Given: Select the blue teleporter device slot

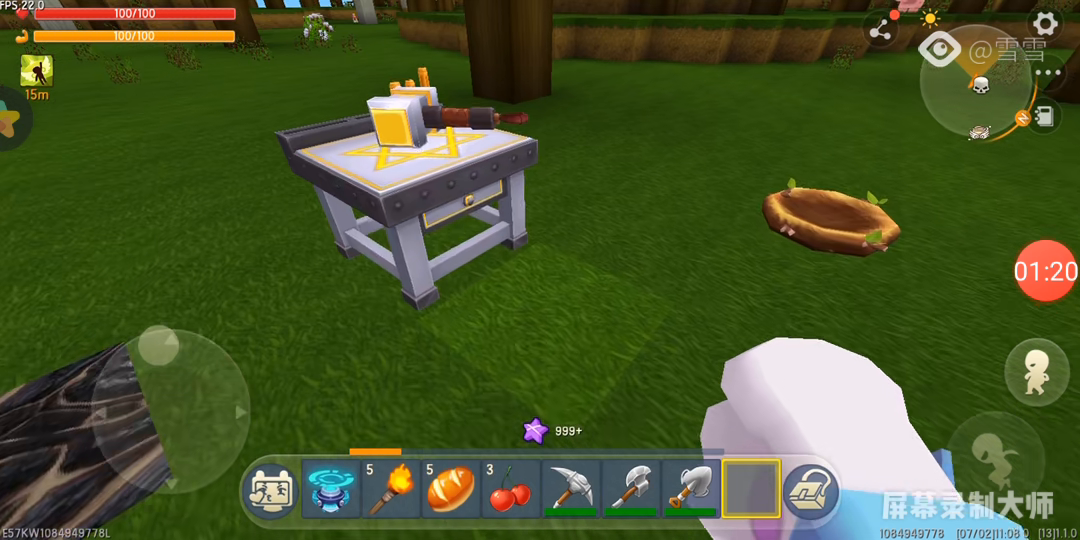Looking at the screenshot, I should (331, 489).
